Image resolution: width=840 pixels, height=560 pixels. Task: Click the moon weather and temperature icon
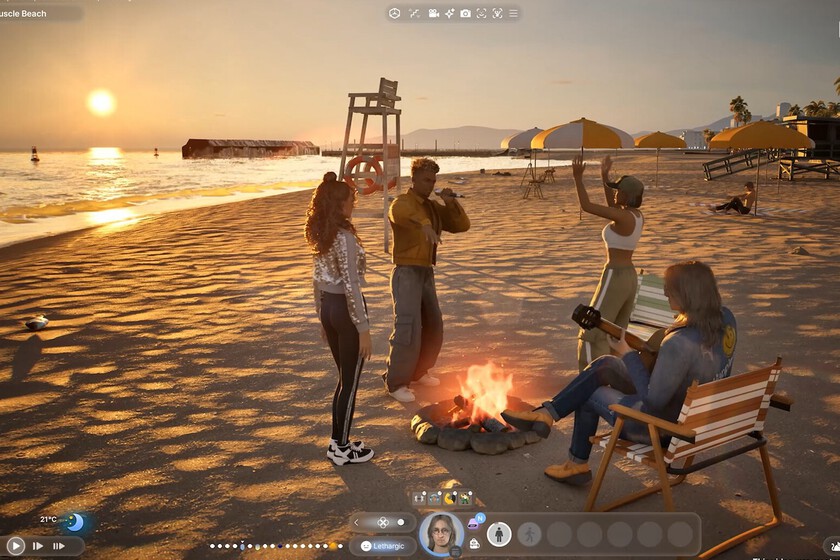pos(74,522)
